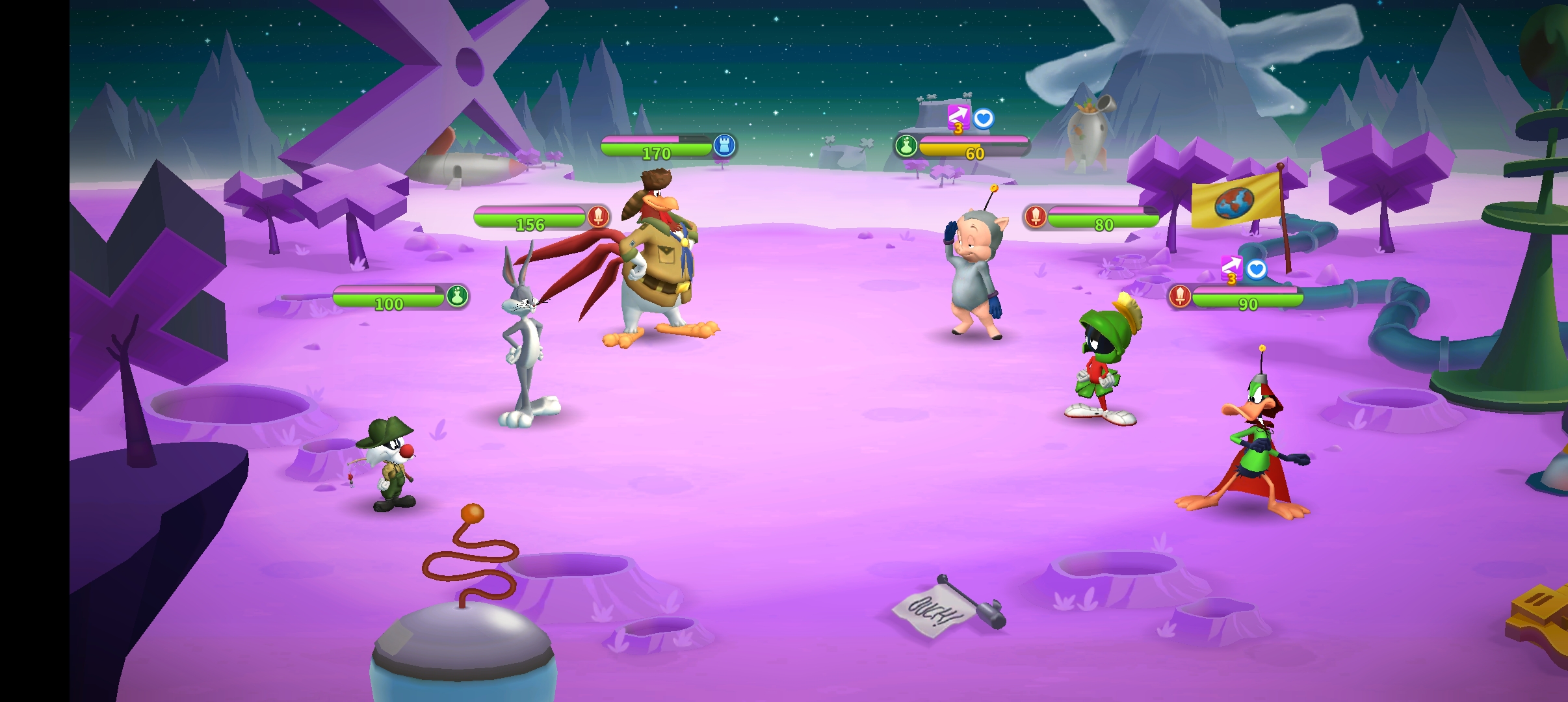This screenshot has width=1568, height=702.
Task: Inspect the blue heart buff above the 60 bar
Action: [x=984, y=118]
